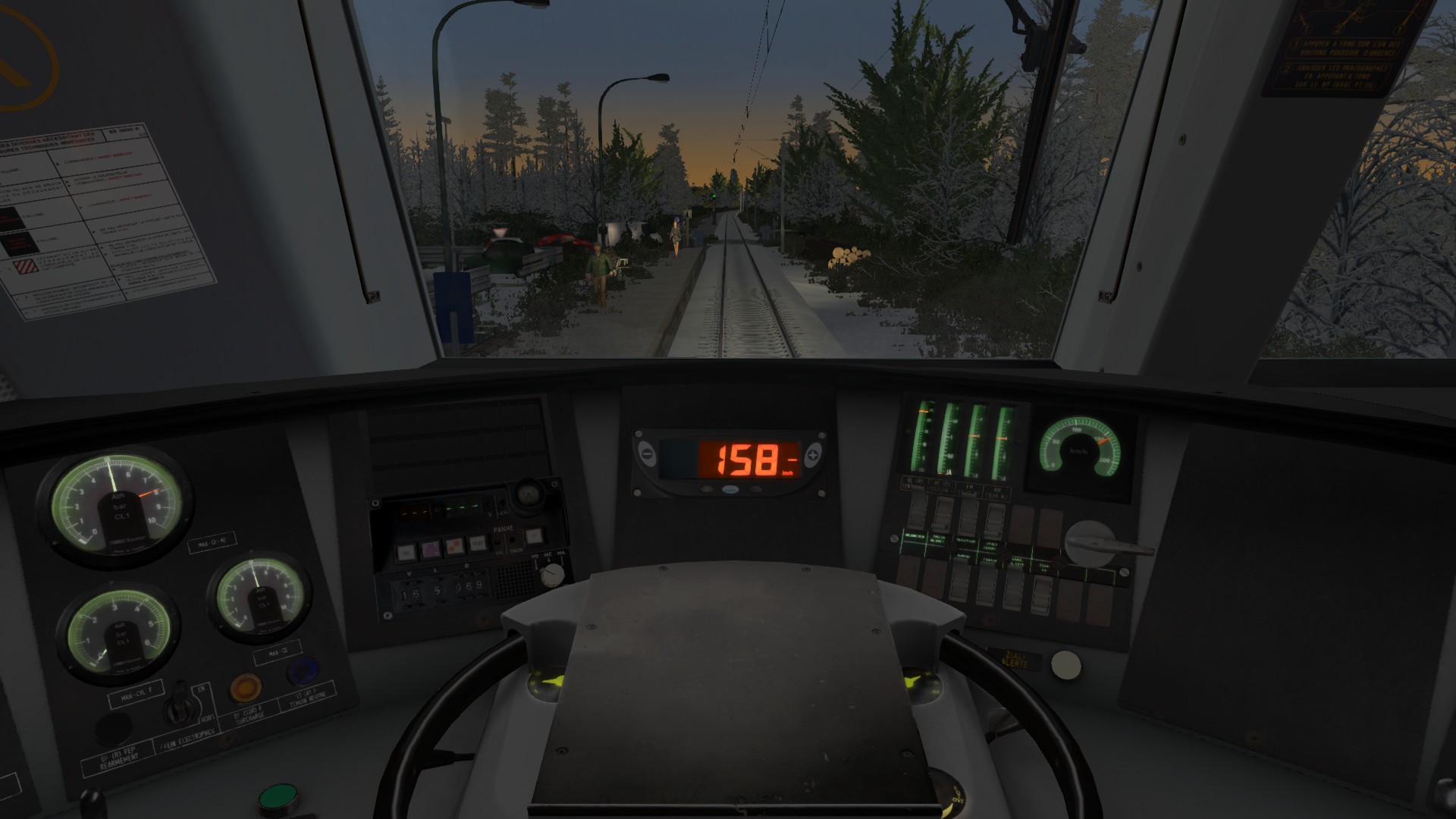1456x819 pixels.
Task: Turn the white VO ME MA selector knob
Action: click(x=553, y=574)
